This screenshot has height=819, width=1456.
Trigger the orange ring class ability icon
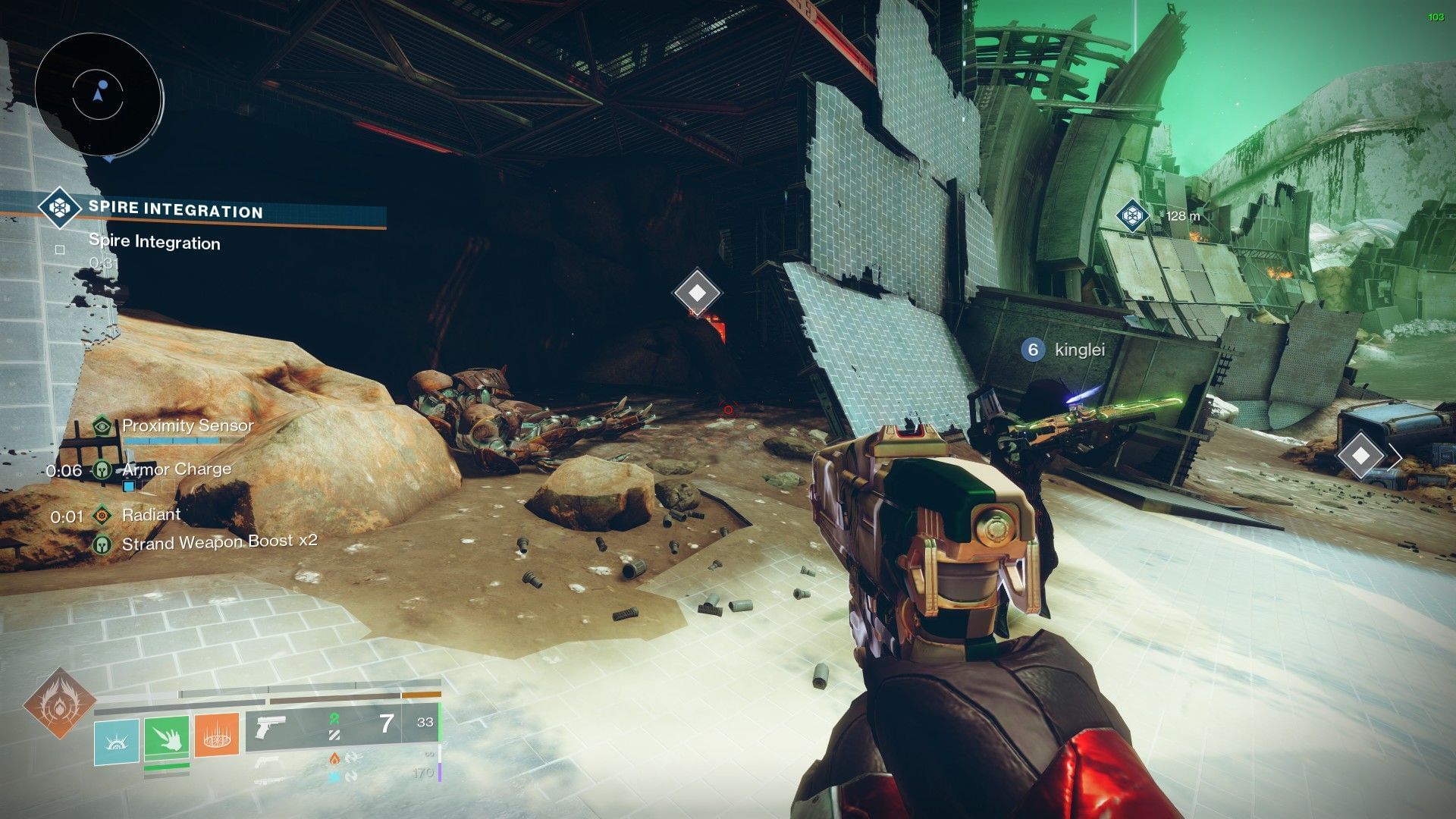[x=217, y=735]
